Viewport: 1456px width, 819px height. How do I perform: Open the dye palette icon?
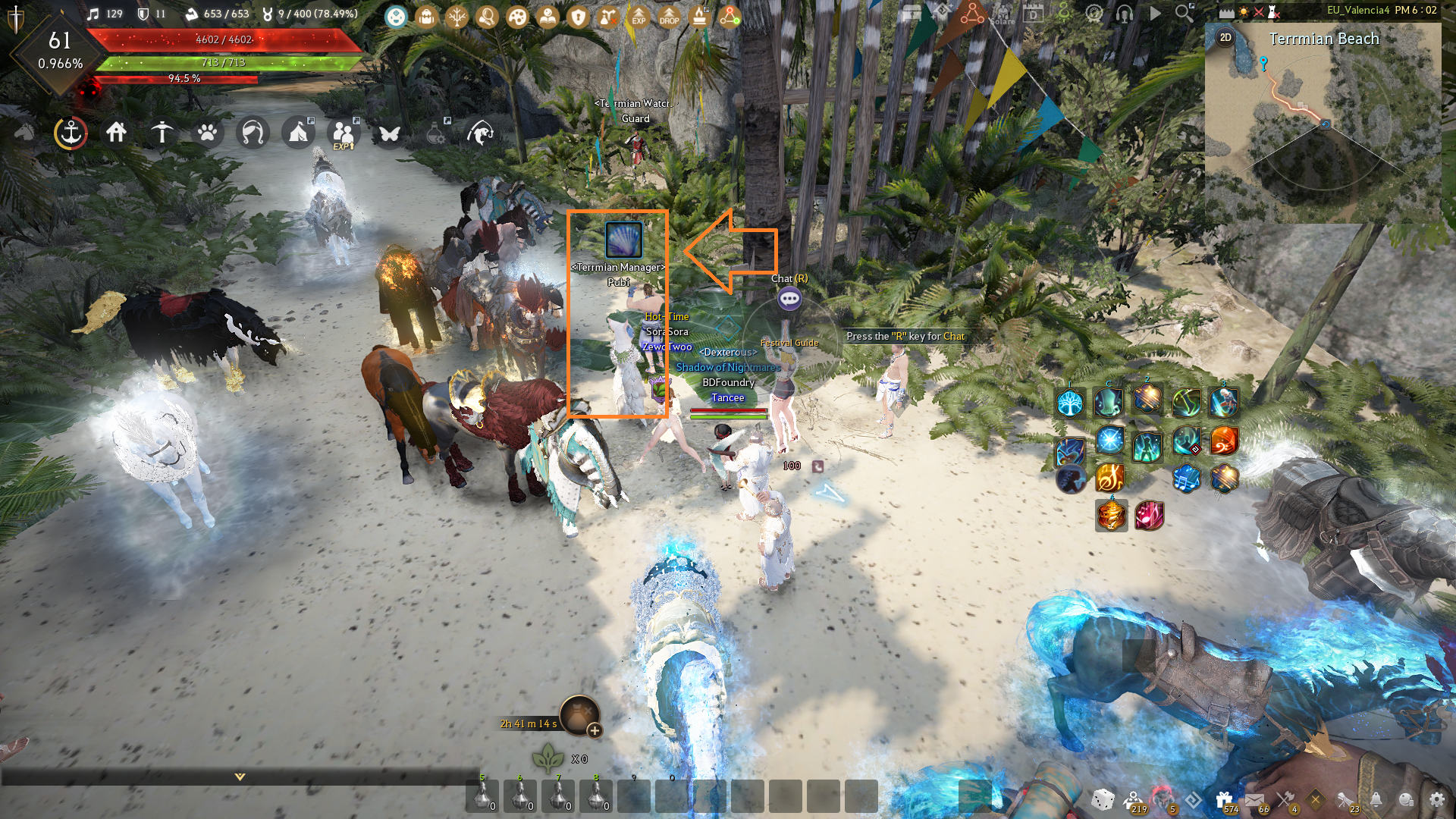[517, 17]
